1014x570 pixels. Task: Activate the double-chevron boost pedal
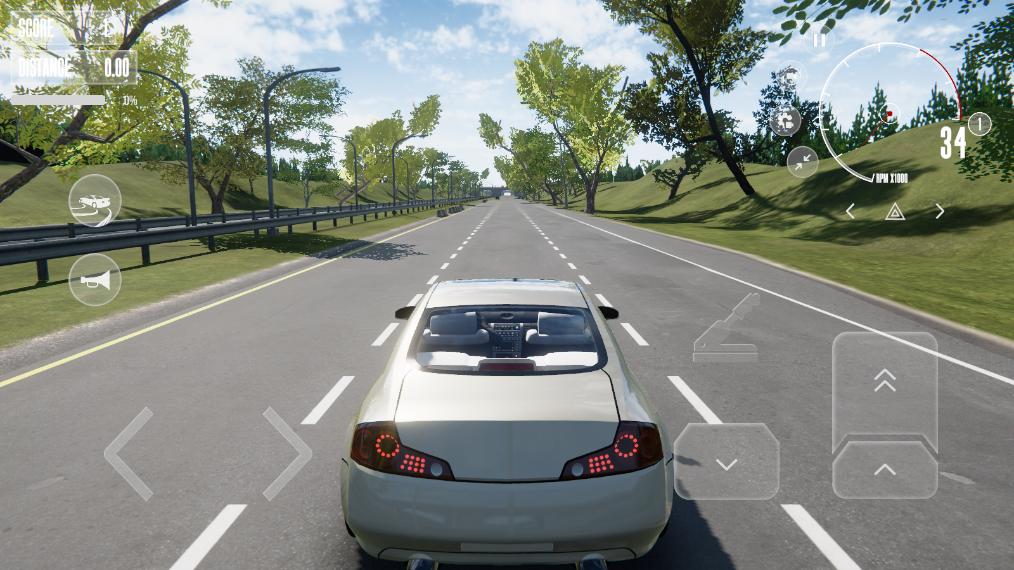[x=885, y=382]
